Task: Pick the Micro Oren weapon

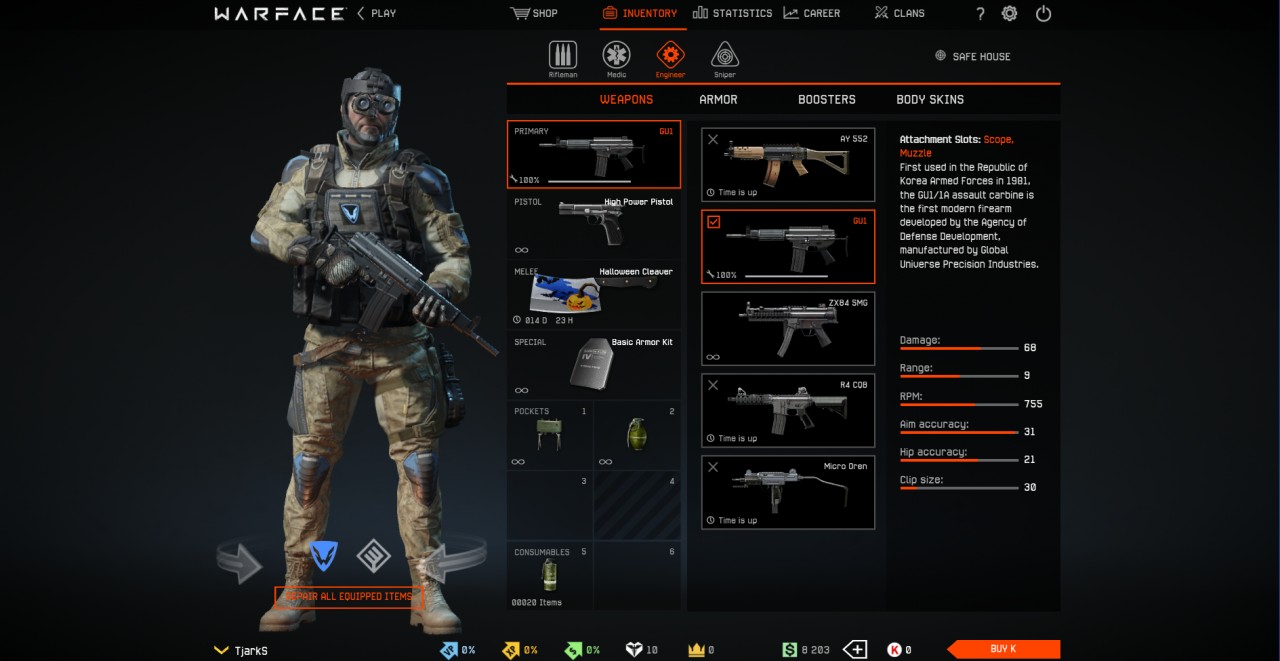Action: tap(788, 492)
